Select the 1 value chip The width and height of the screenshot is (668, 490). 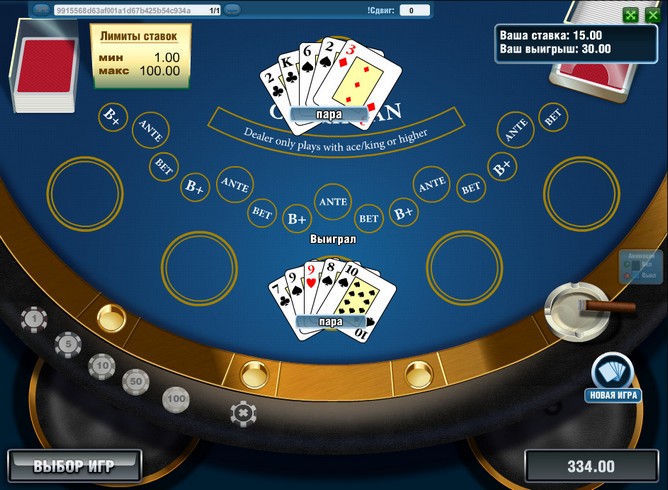[35, 320]
